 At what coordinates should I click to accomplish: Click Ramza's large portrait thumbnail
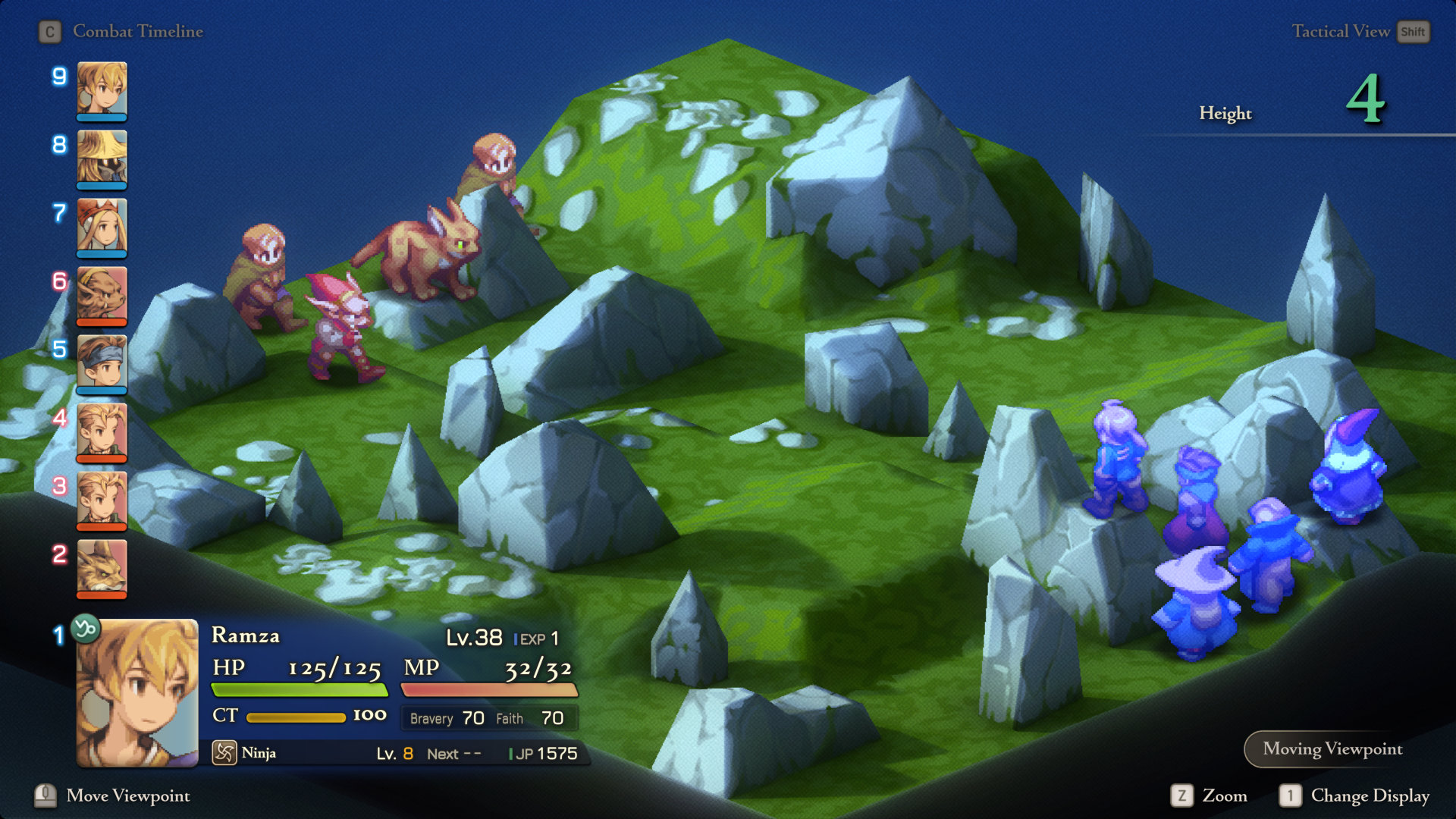136,690
